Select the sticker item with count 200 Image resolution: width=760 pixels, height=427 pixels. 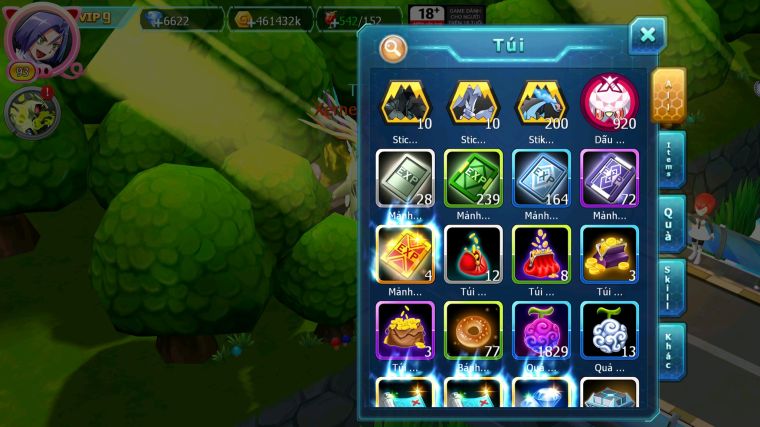tap(541, 102)
